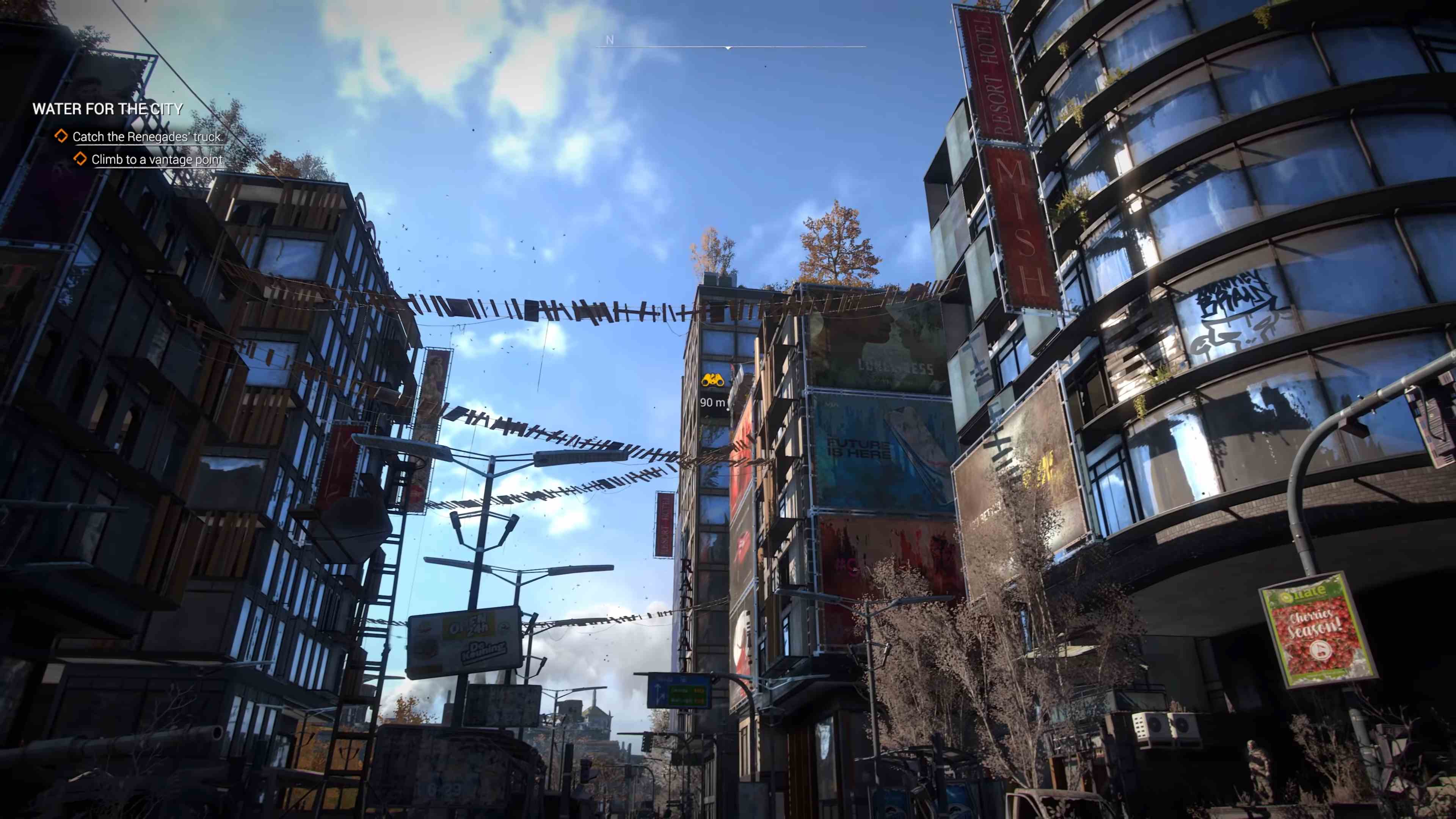Expand the WATER FOR THE CITY quest header
Viewport: 1456px width, 819px height.
[x=108, y=108]
